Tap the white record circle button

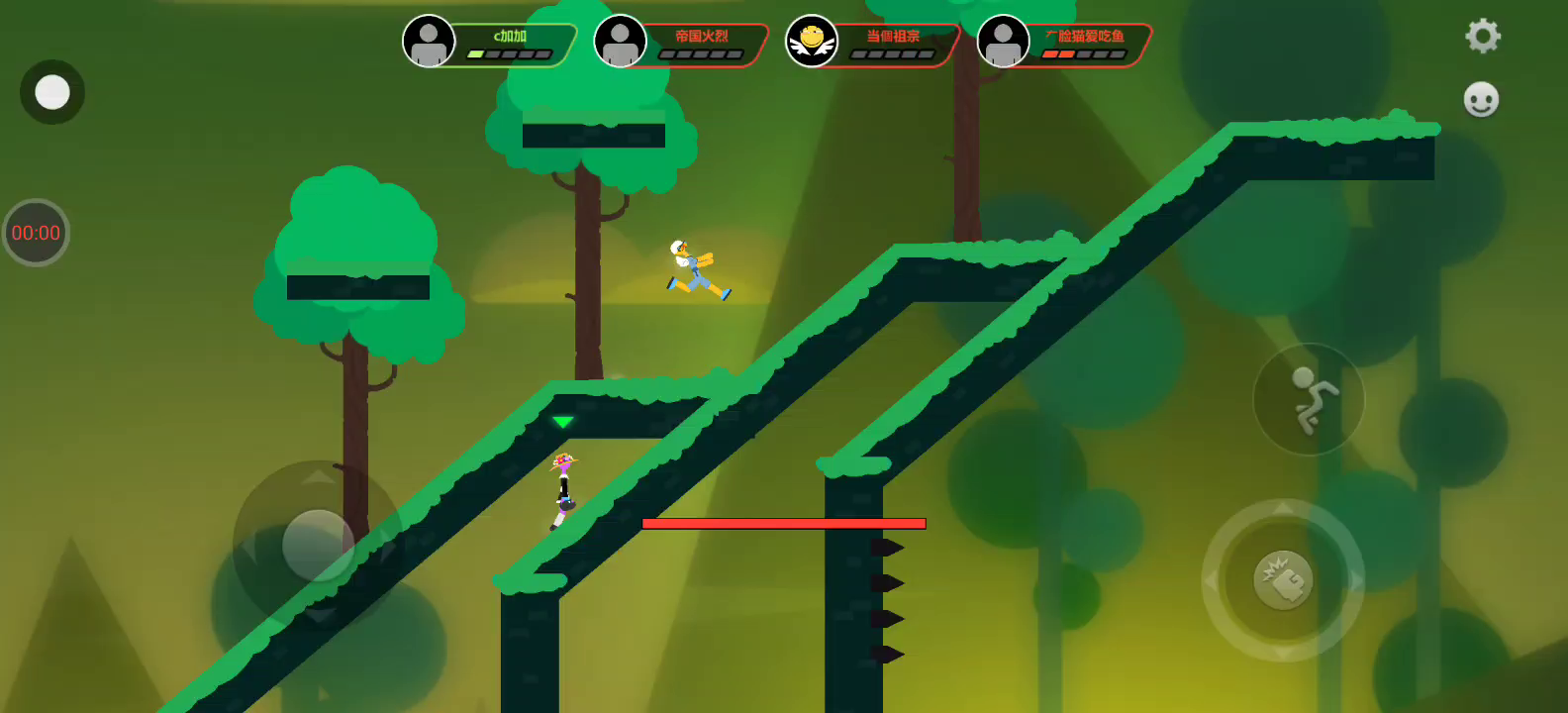(52, 92)
